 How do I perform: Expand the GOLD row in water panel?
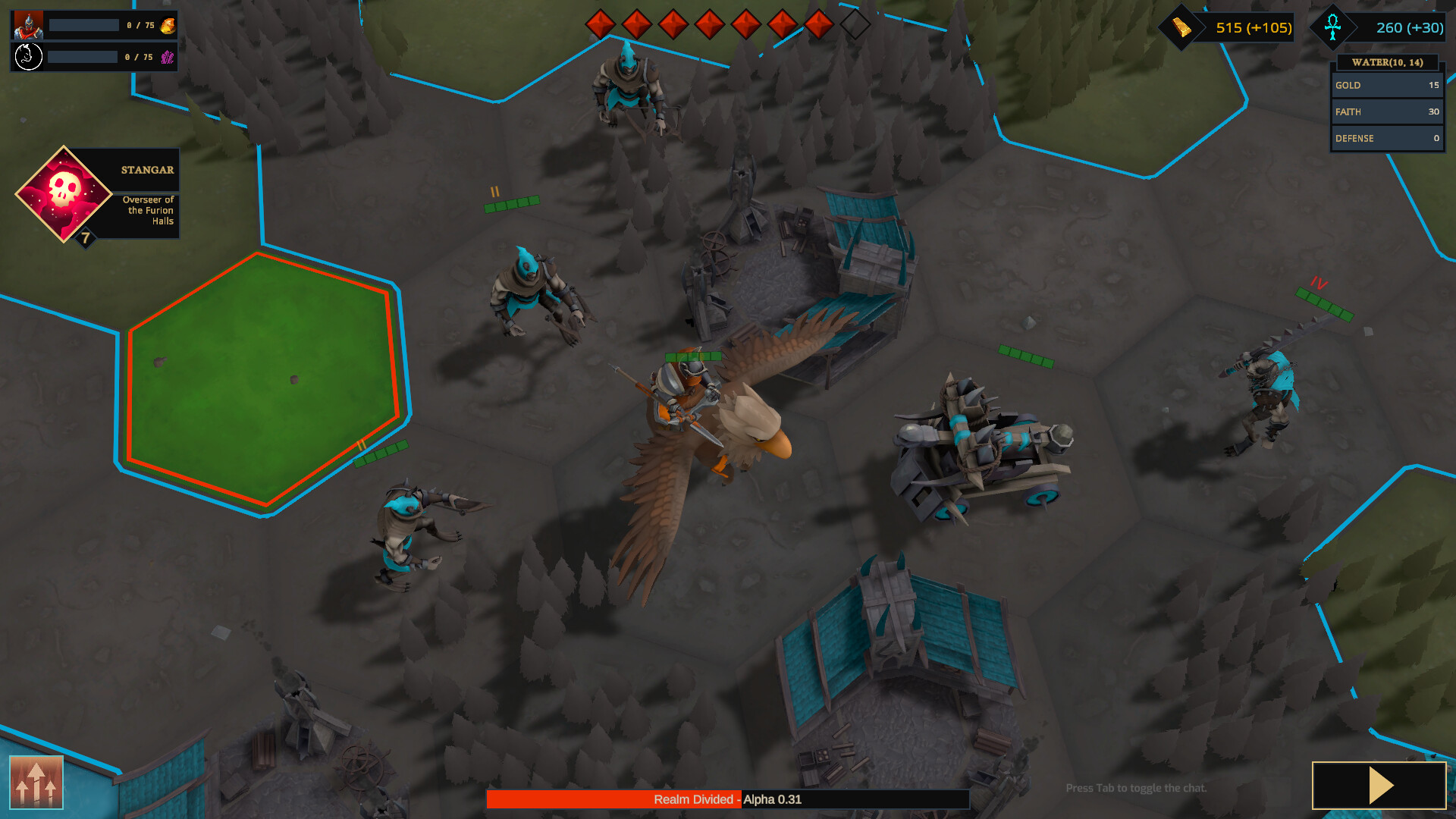(1386, 86)
